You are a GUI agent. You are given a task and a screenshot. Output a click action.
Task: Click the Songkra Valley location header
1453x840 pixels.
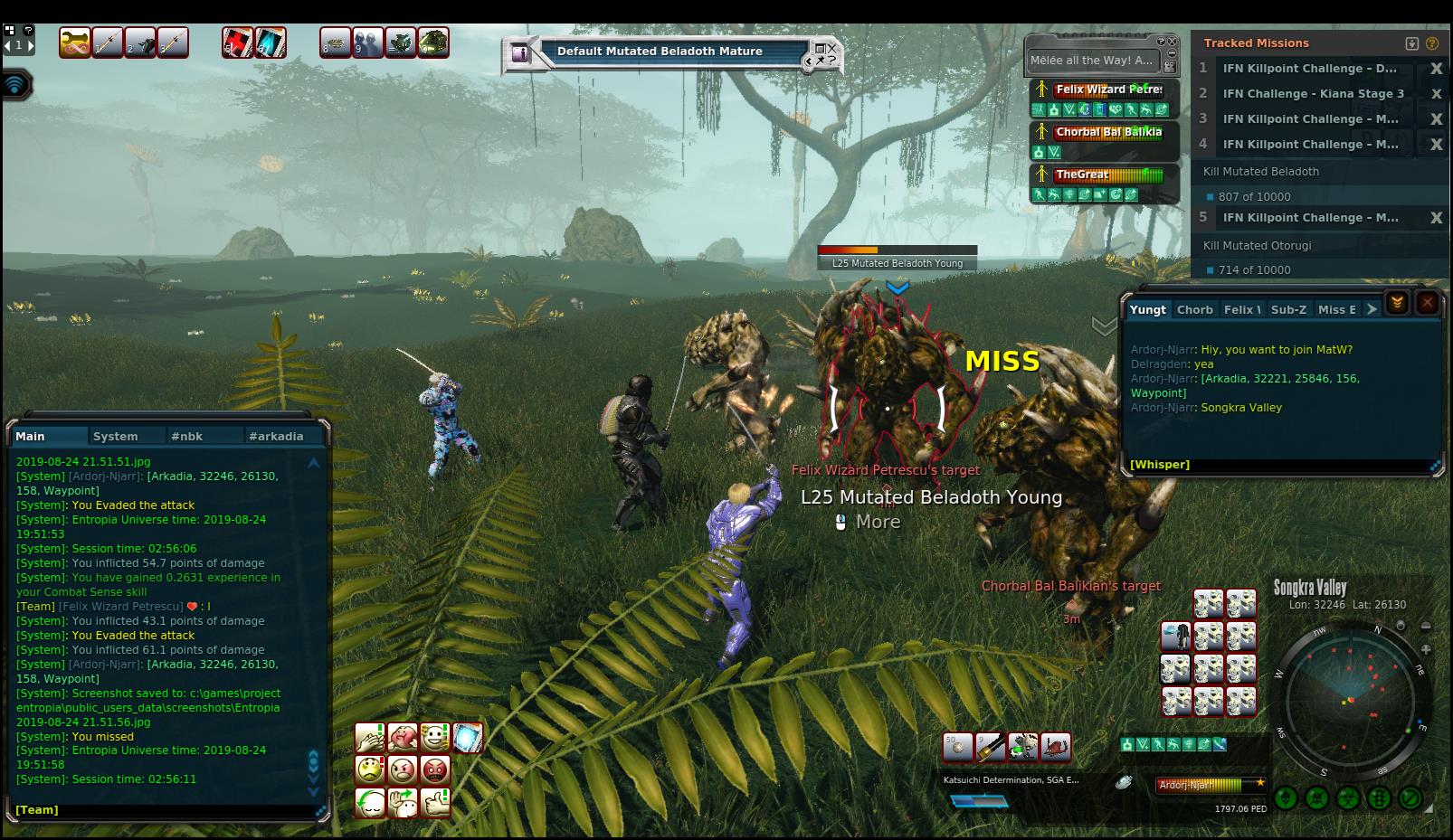point(1310,588)
